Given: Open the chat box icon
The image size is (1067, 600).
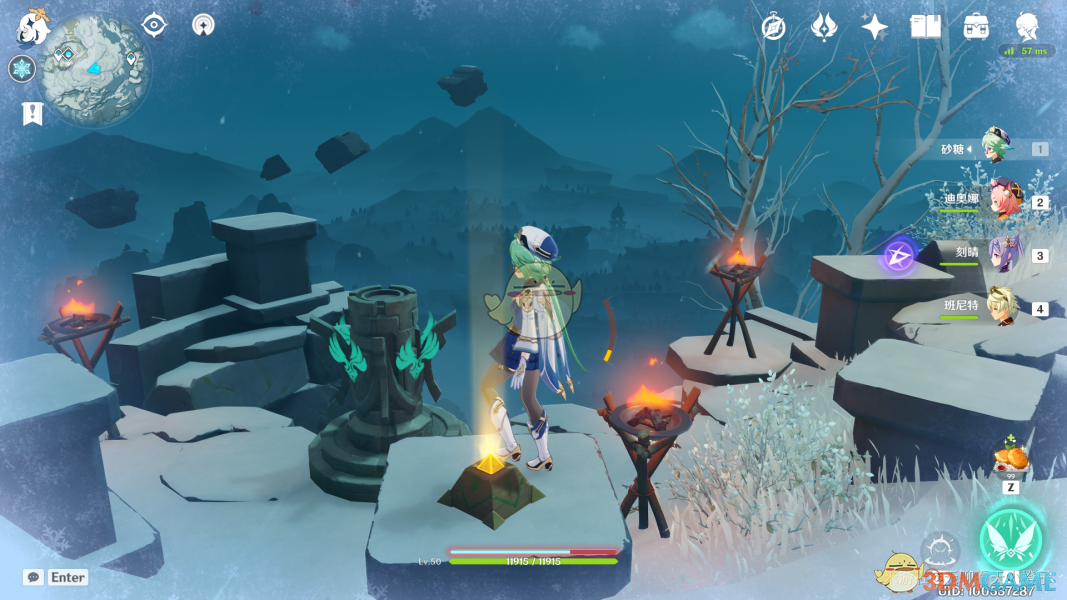Looking at the screenshot, I should point(33,577).
